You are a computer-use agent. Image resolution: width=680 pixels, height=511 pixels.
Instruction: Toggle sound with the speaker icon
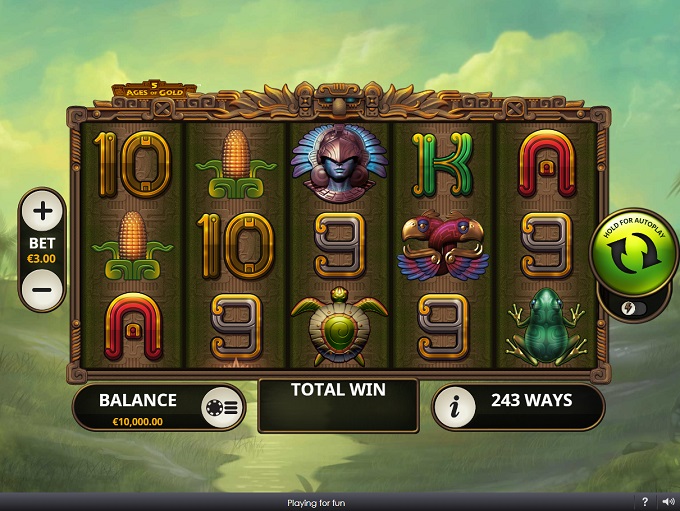point(665,502)
